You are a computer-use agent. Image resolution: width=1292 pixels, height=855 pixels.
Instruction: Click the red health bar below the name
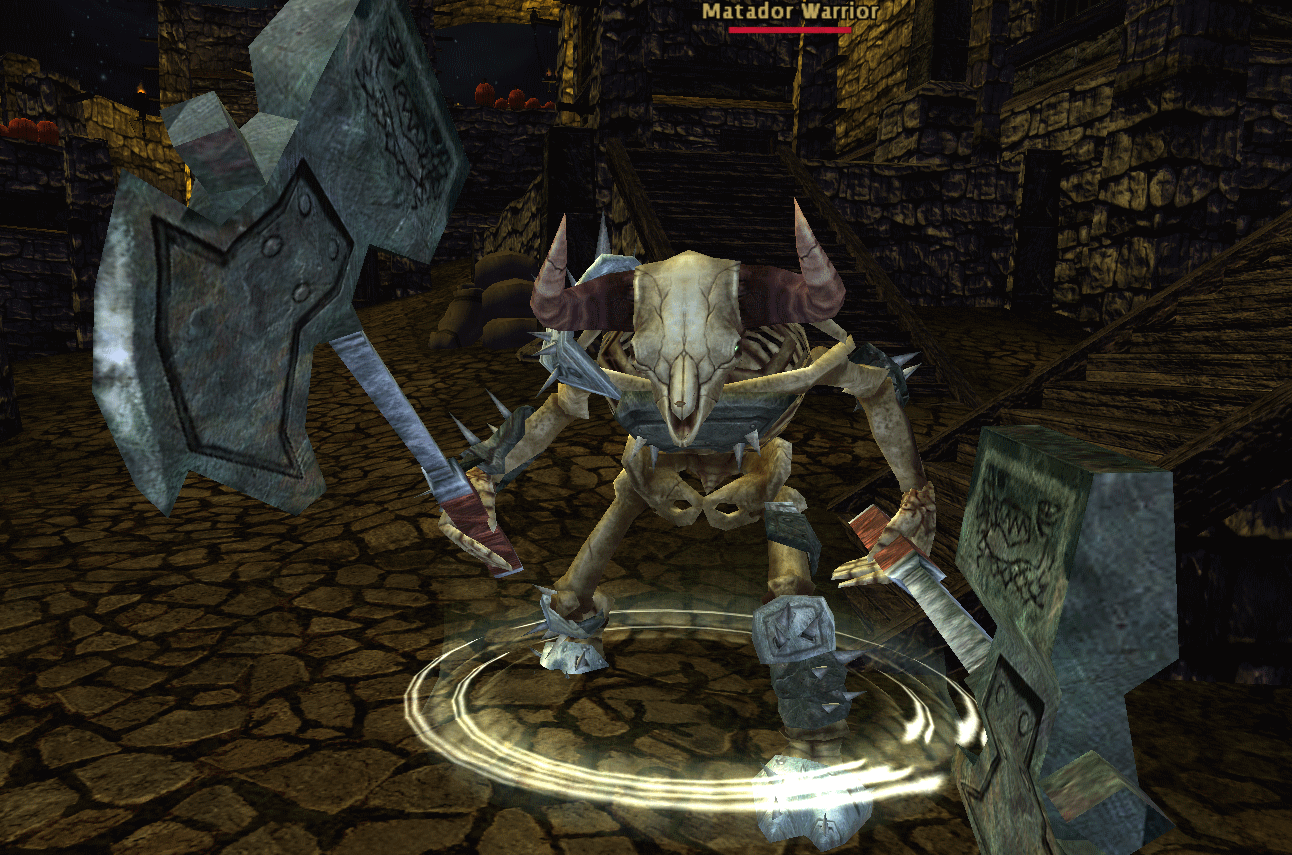(x=789, y=29)
